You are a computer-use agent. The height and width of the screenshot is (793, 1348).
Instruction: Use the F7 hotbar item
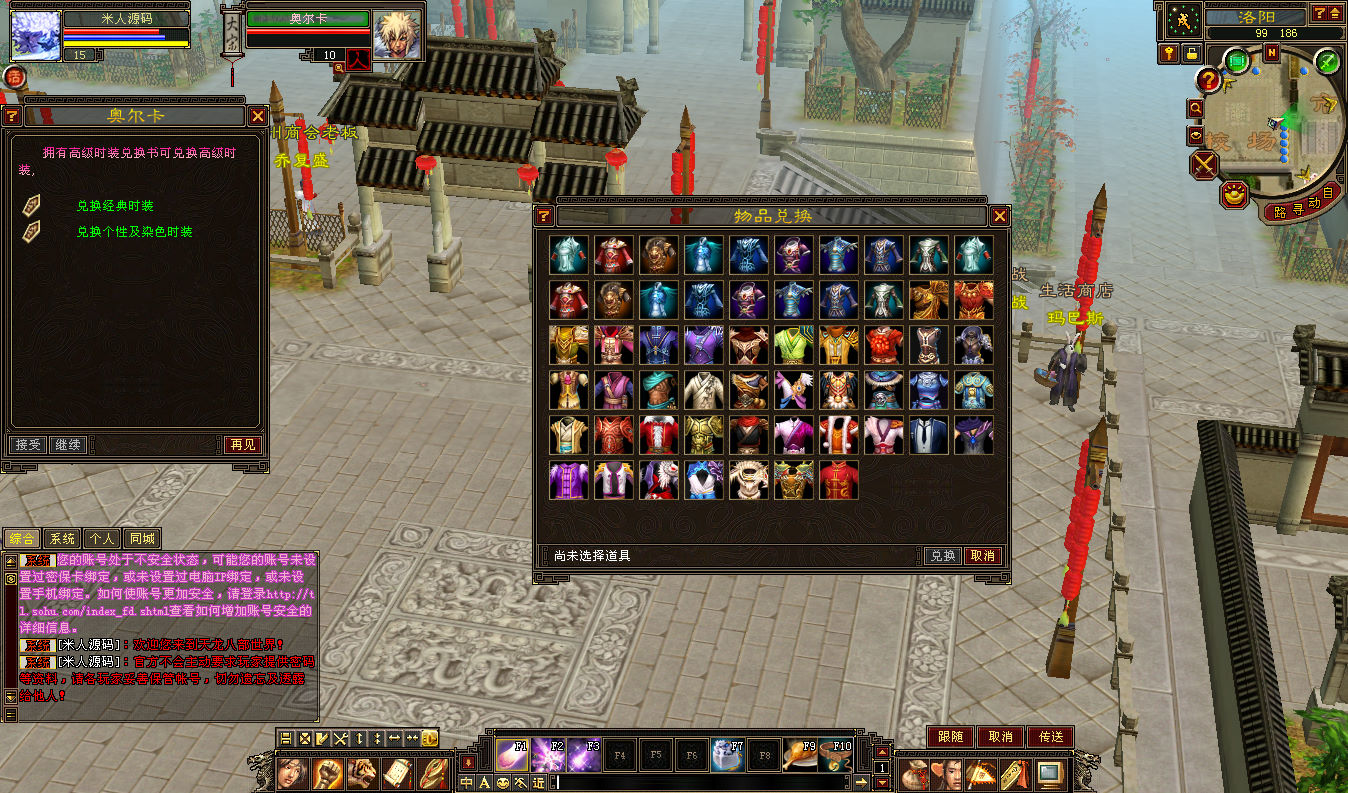(x=728, y=755)
